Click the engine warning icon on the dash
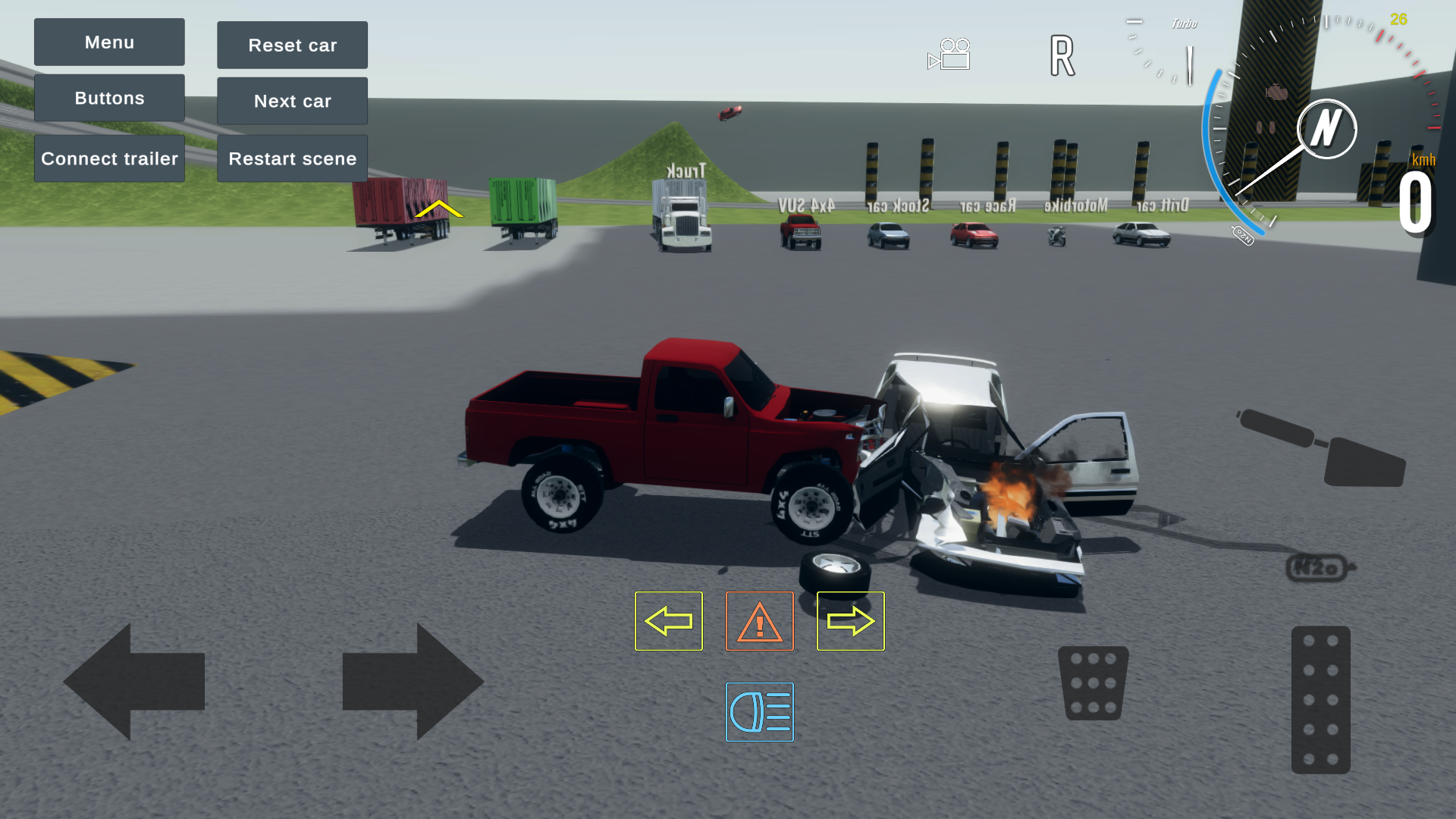Image resolution: width=1456 pixels, height=819 pixels. point(1276,91)
